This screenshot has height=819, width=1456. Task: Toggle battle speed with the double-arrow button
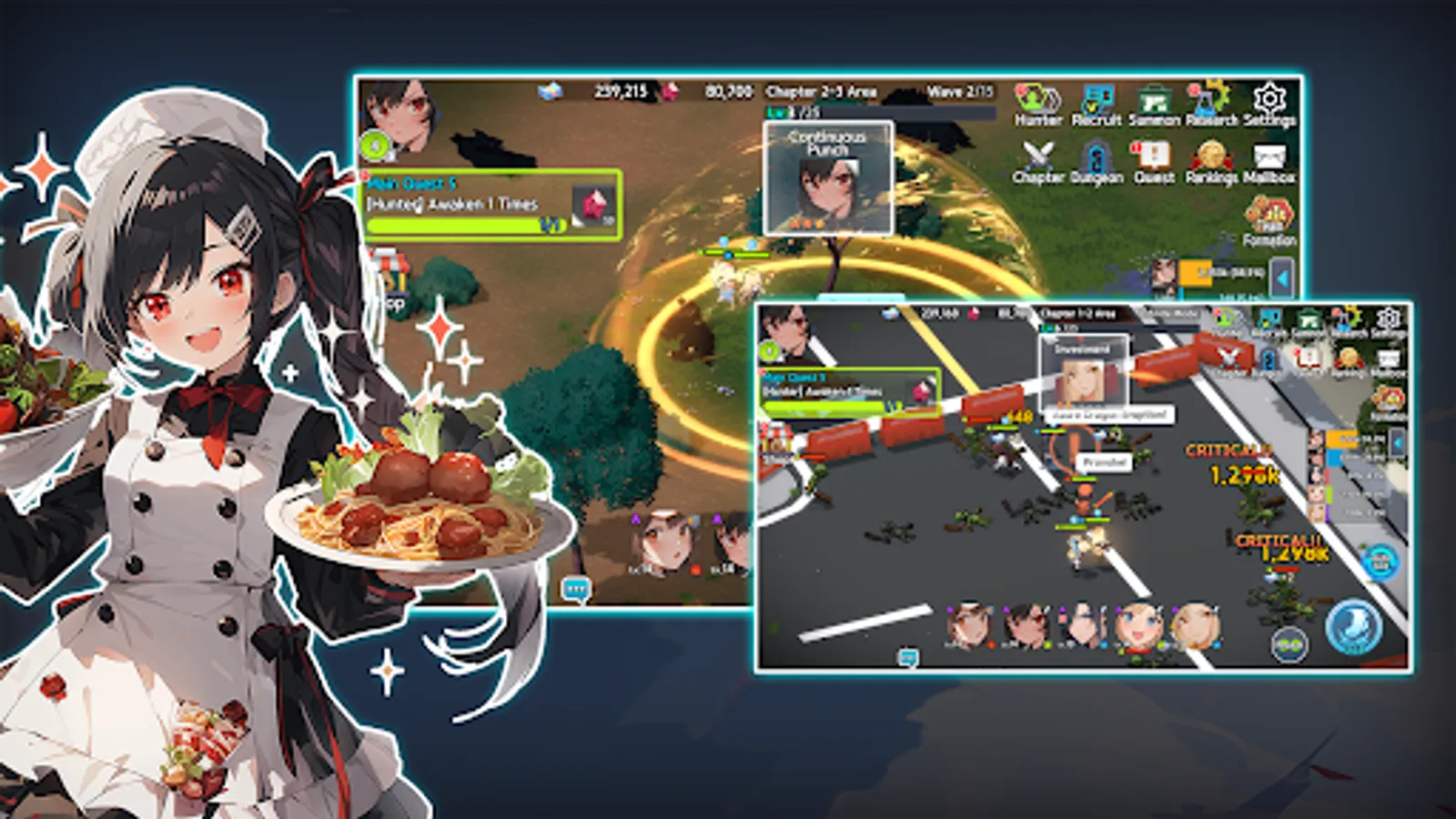pyautogui.click(x=1290, y=642)
